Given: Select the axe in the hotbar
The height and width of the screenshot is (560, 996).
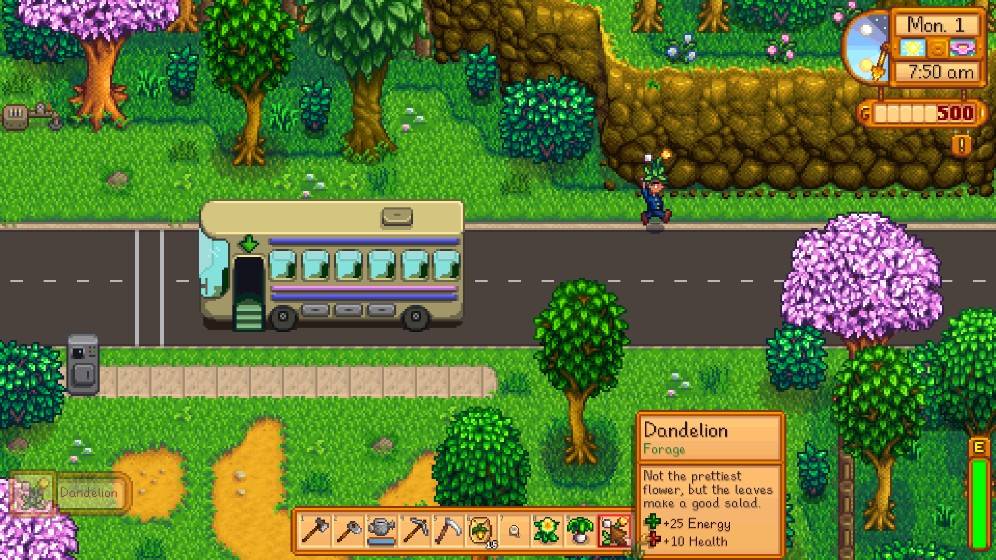Looking at the screenshot, I should [315, 529].
